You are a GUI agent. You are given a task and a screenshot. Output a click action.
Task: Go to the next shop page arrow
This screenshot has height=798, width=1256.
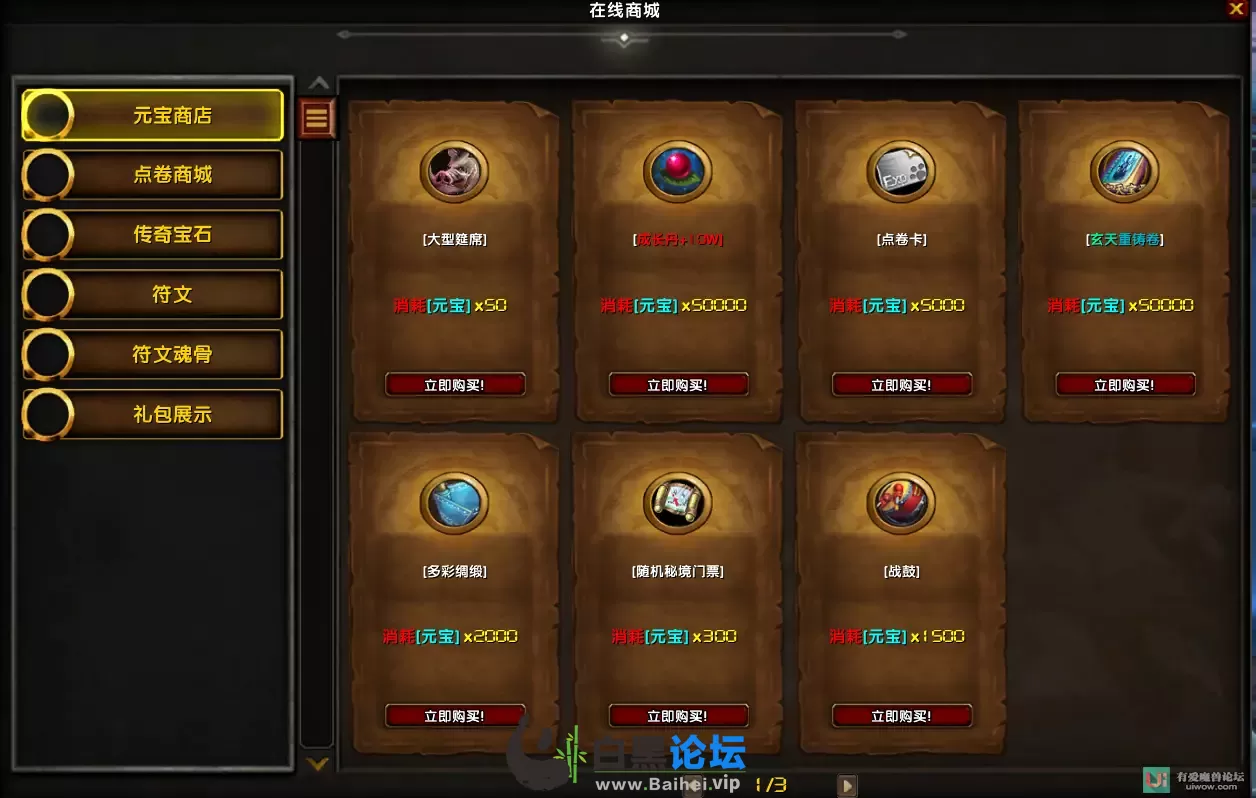pyautogui.click(x=847, y=786)
